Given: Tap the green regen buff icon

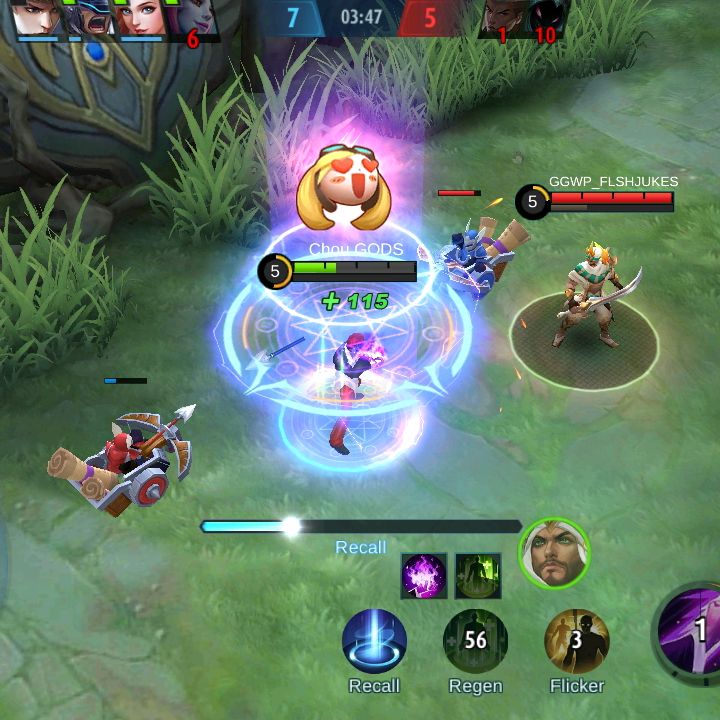Looking at the screenshot, I should (477, 575).
